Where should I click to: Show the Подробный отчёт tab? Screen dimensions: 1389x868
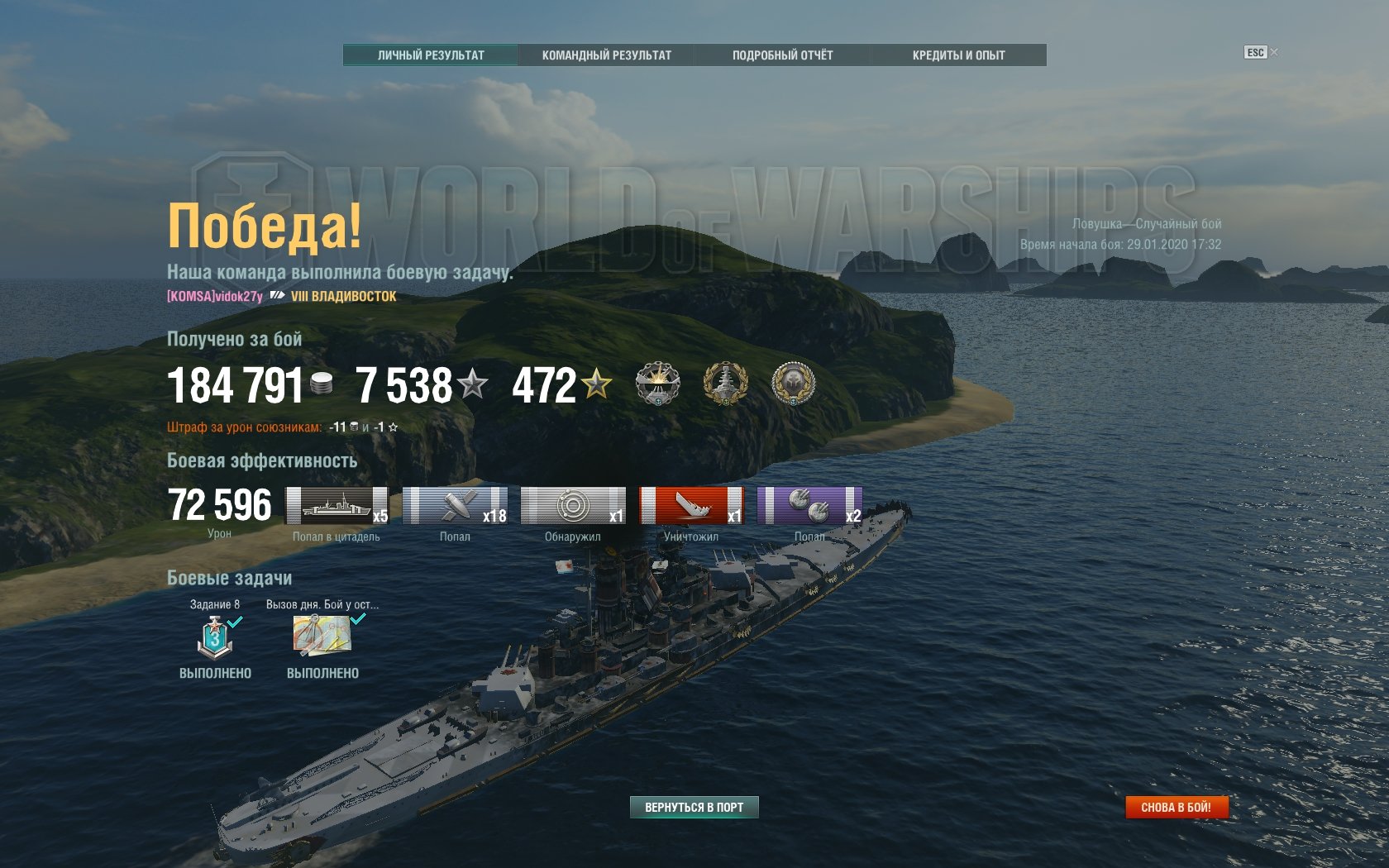point(782,55)
